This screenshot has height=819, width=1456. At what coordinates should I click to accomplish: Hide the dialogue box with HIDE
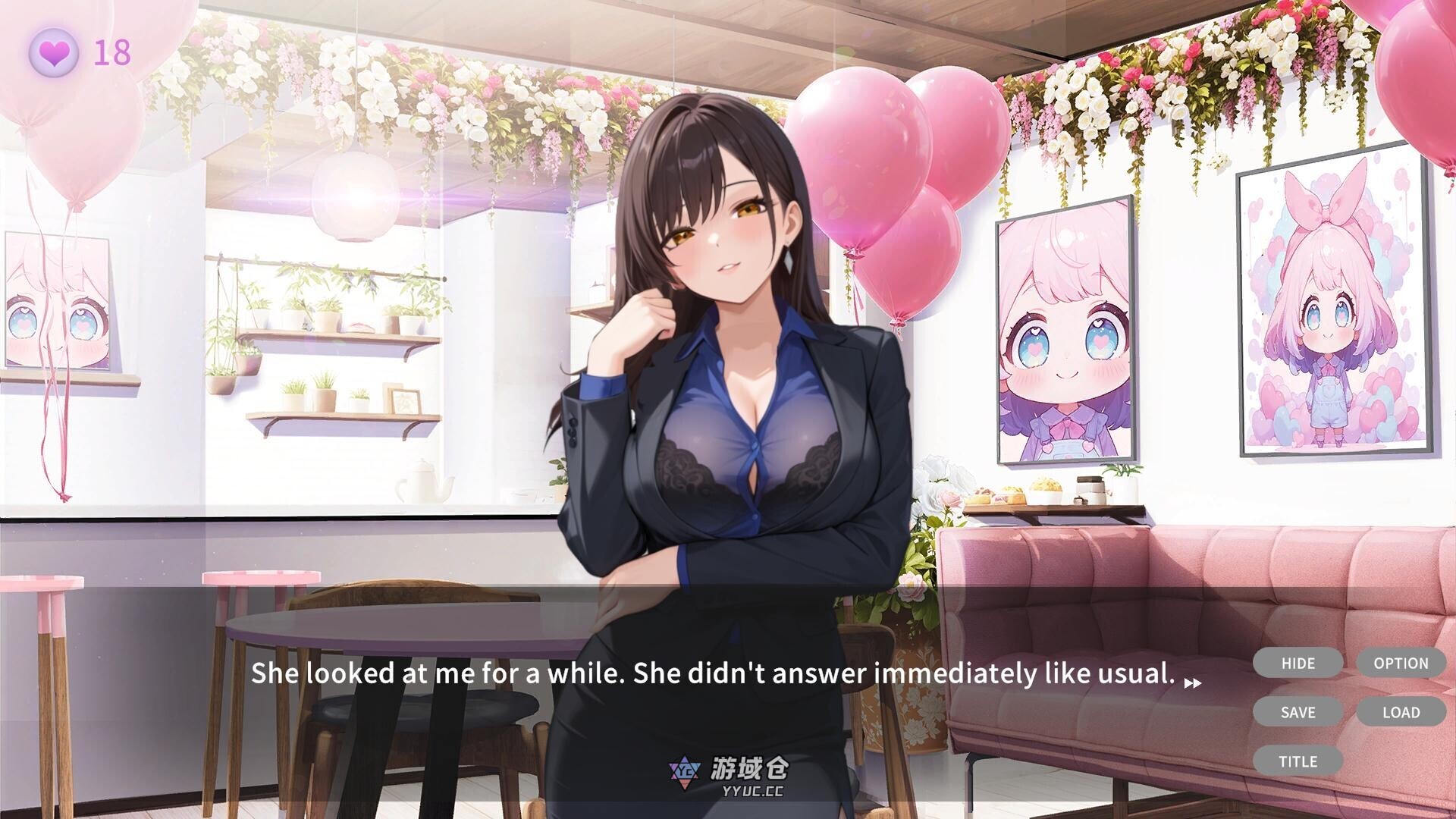click(1298, 663)
